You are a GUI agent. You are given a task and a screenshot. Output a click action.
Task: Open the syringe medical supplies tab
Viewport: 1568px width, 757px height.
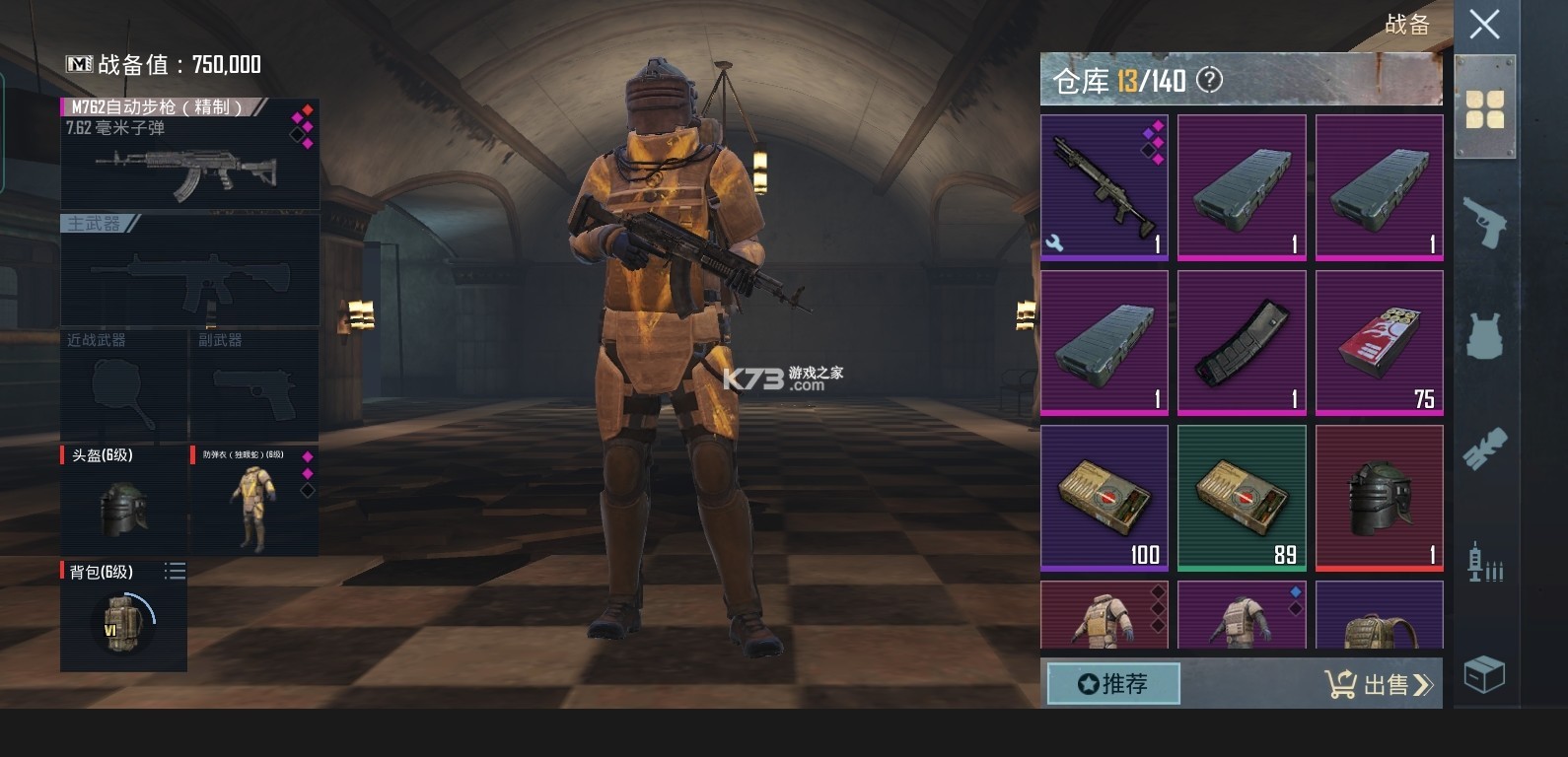pyautogui.click(x=1484, y=562)
